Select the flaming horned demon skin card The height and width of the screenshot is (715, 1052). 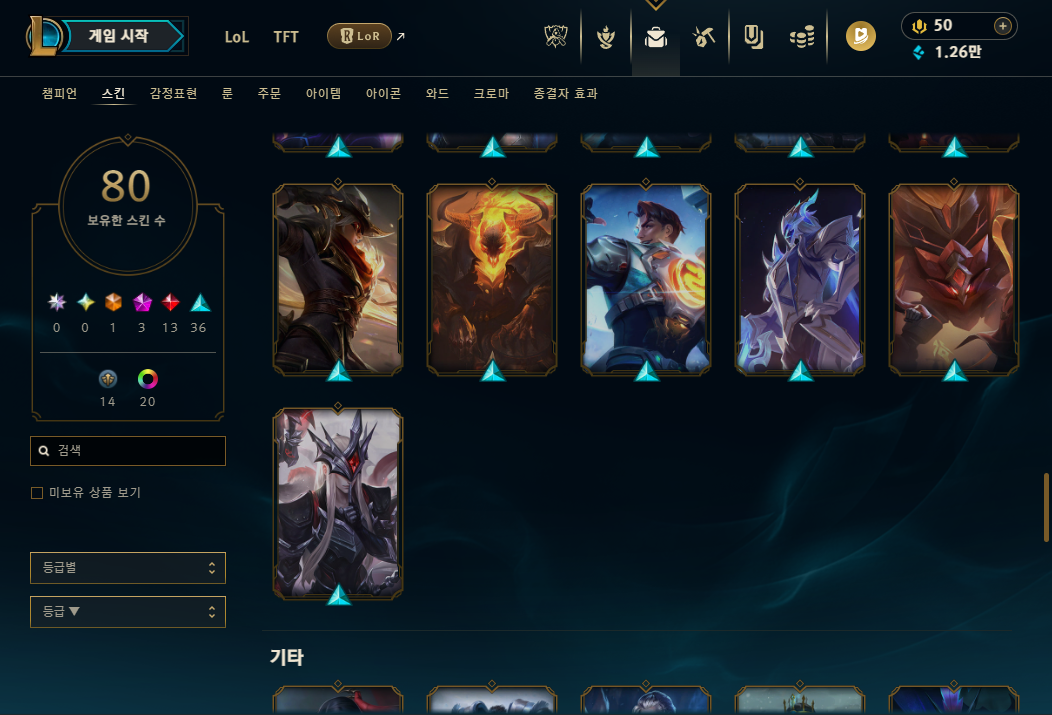pos(492,278)
